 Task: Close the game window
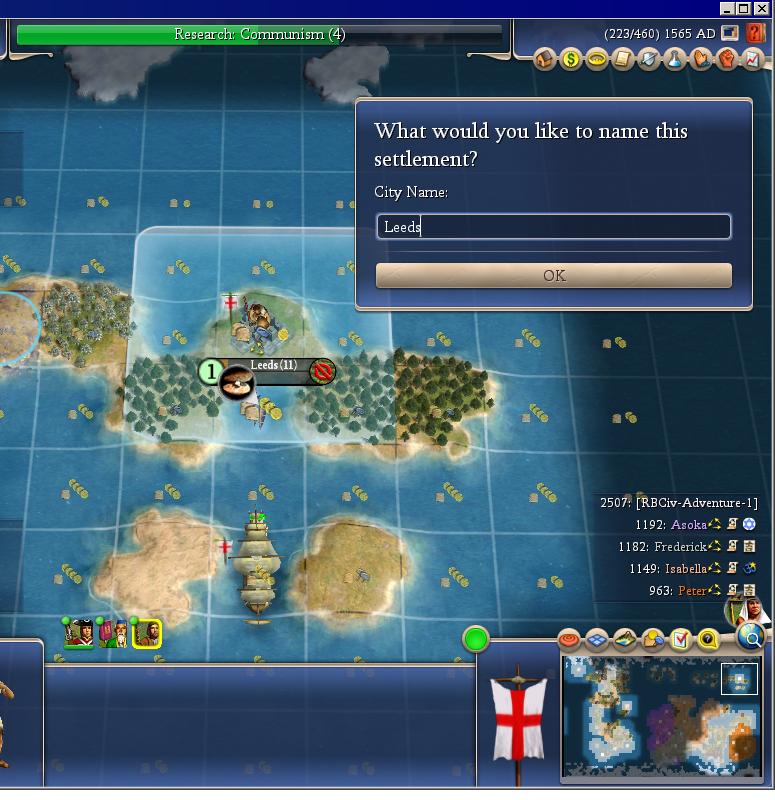tap(764, 8)
